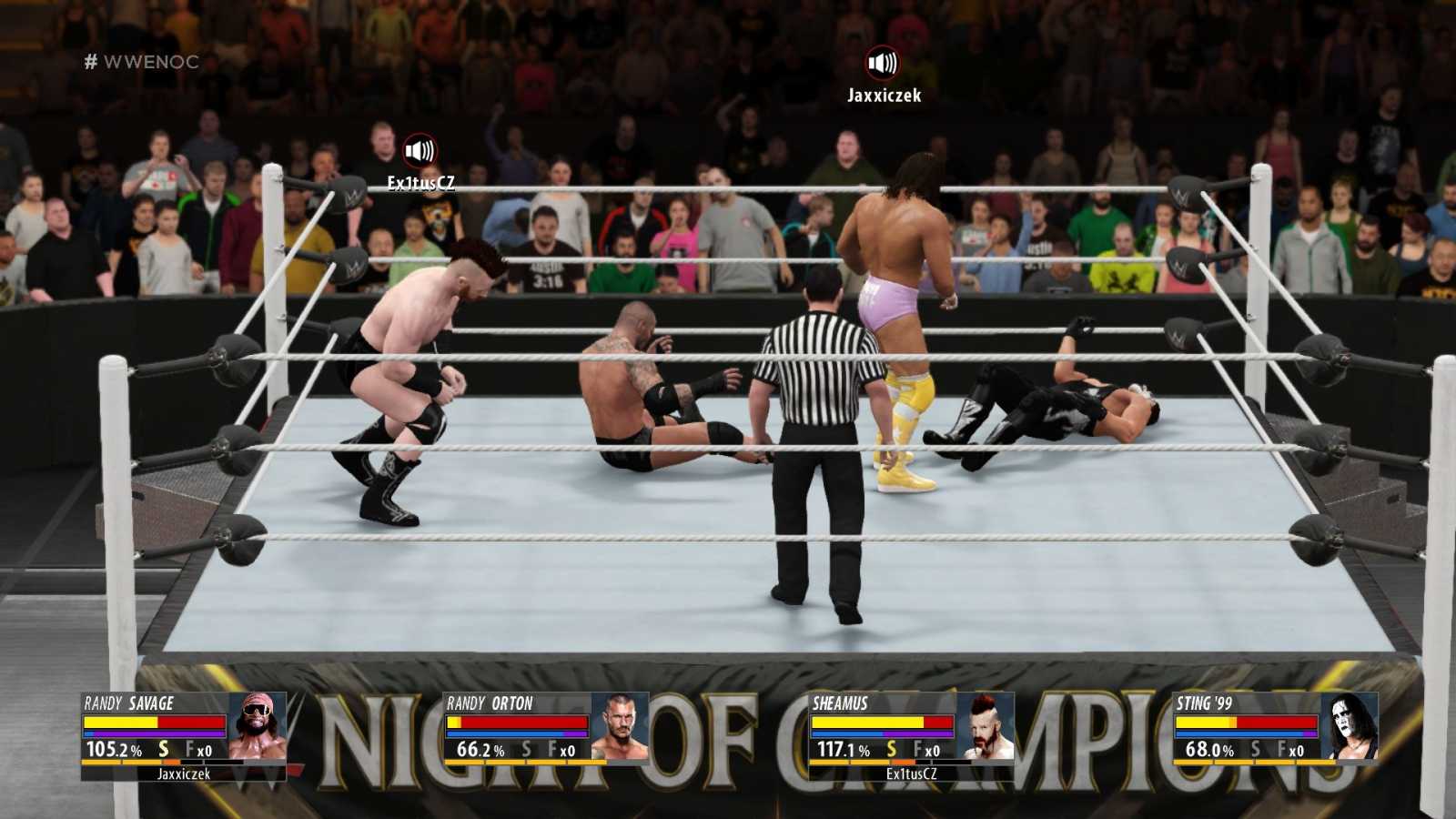This screenshot has height=819, width=1456.
Task: Click the speaker icon above Ex1tusCZ
Action: coord(420,150)
